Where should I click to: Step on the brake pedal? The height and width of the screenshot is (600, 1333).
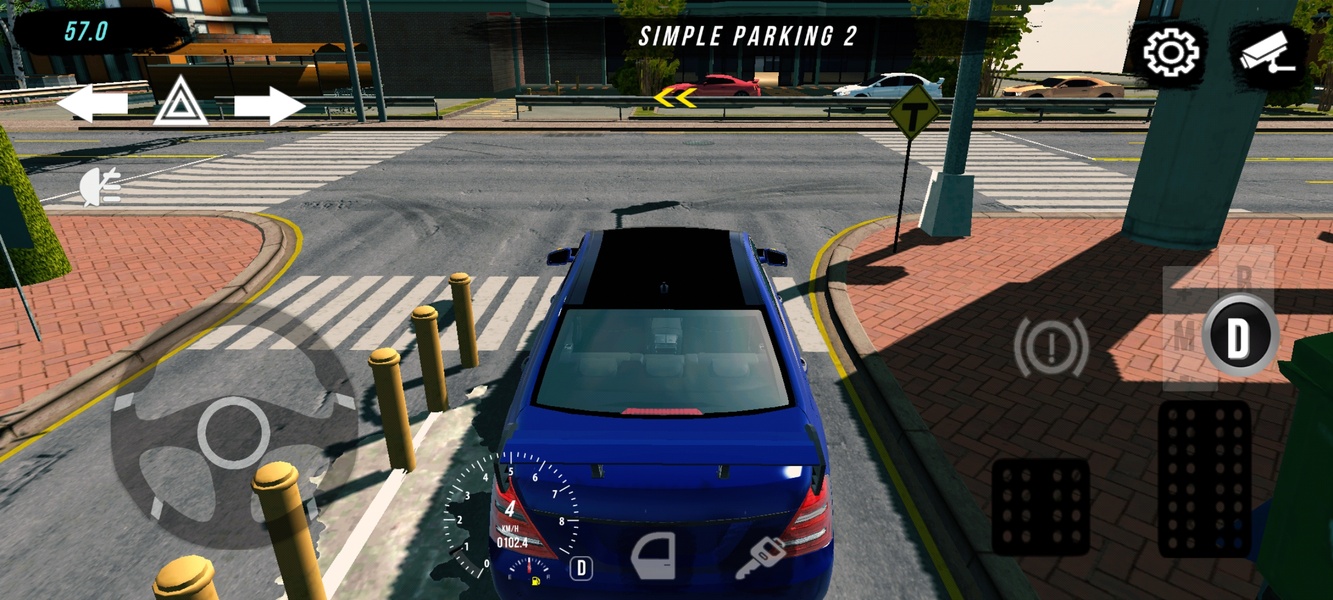(1041, 506)
